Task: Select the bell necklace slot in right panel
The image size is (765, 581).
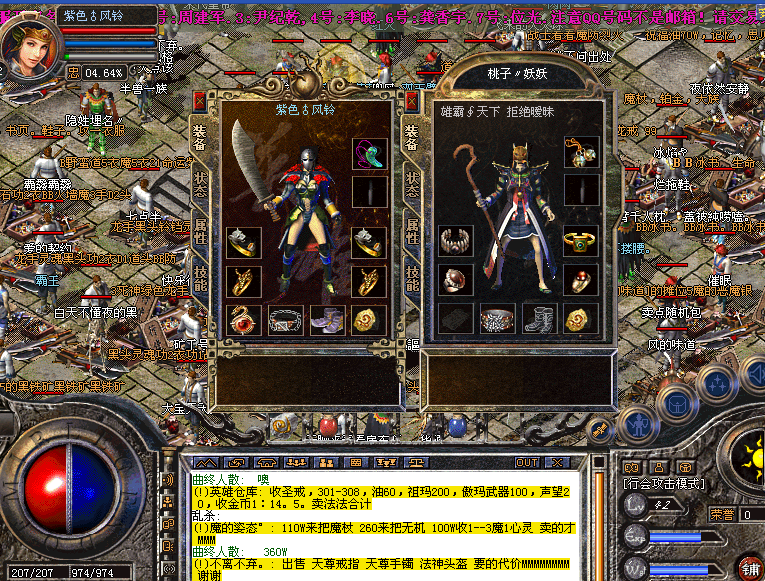Action: click(x=580, y=152)
